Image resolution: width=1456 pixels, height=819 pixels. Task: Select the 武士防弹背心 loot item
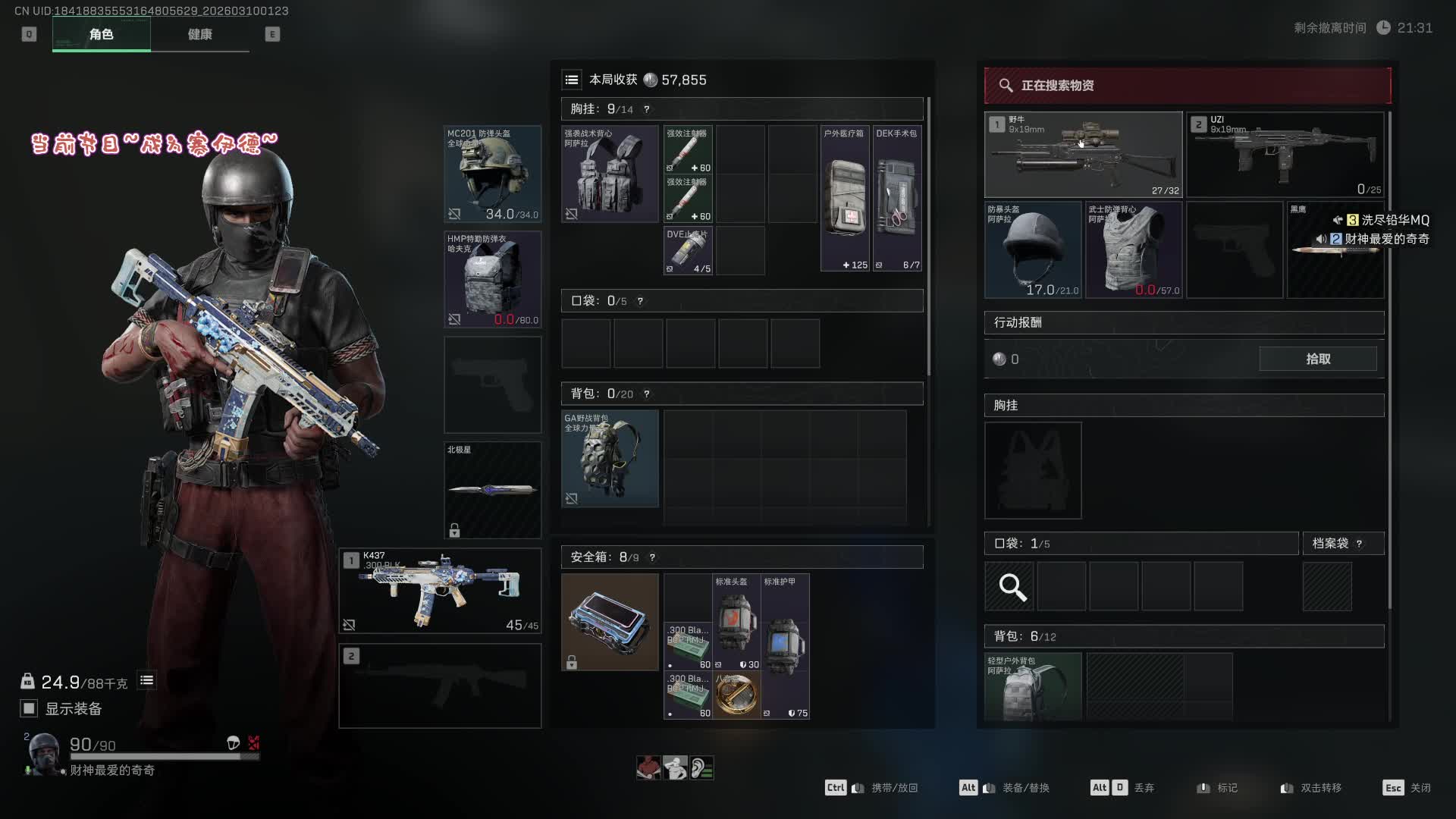click(x=1134, y=249)
